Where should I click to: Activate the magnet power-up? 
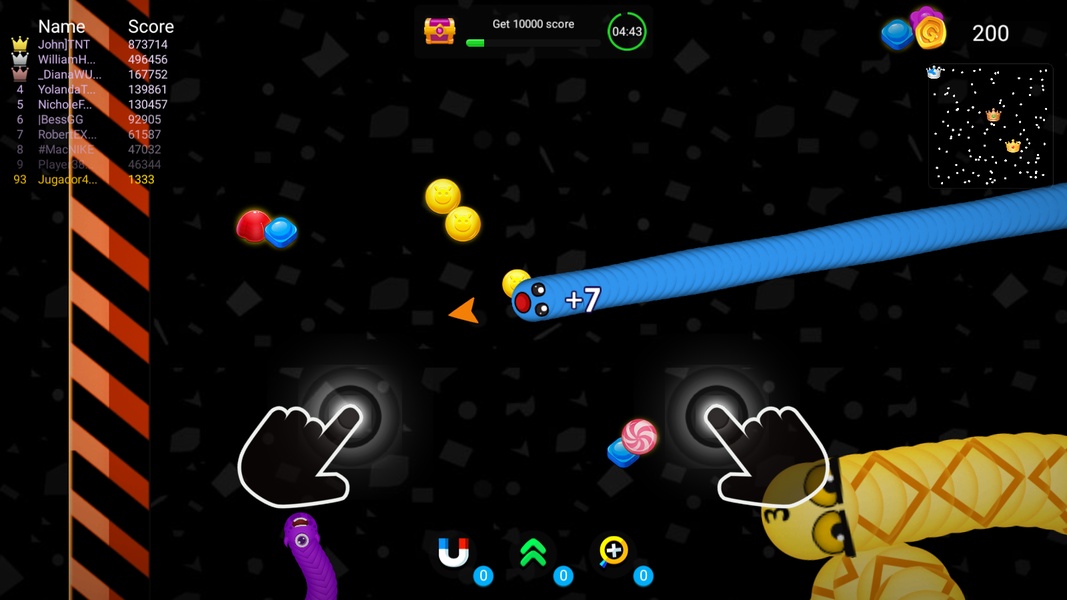454,553
